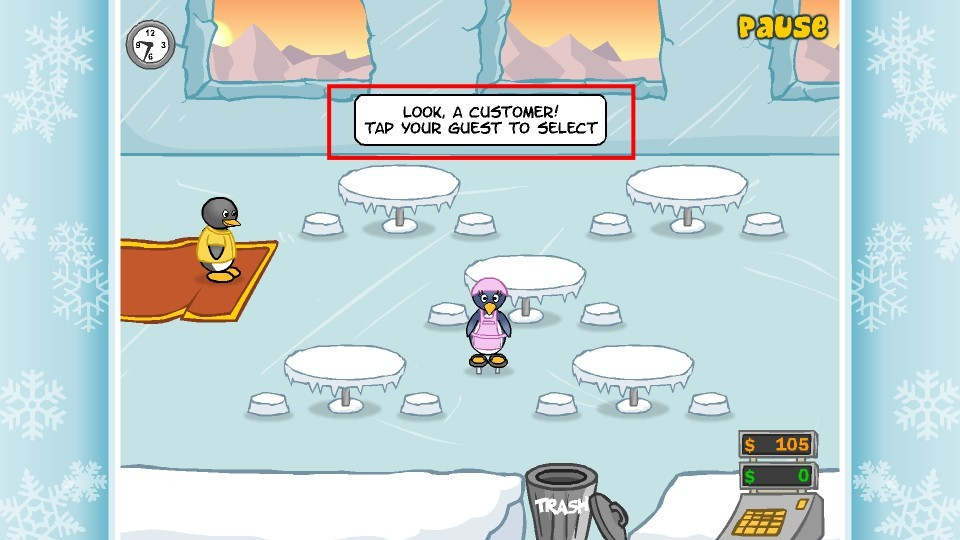Select the waiting guest in the yellow shirt
Viewport: 960px width, 540px height.
(x=217, y=240)
